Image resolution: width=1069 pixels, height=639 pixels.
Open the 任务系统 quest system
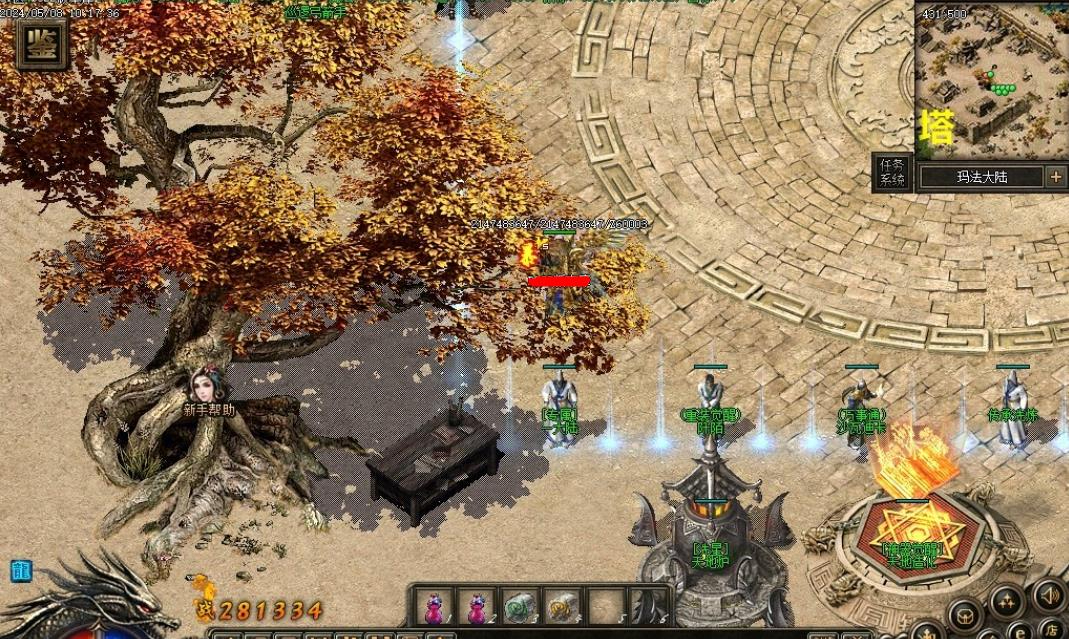click(x=891, y=172)
